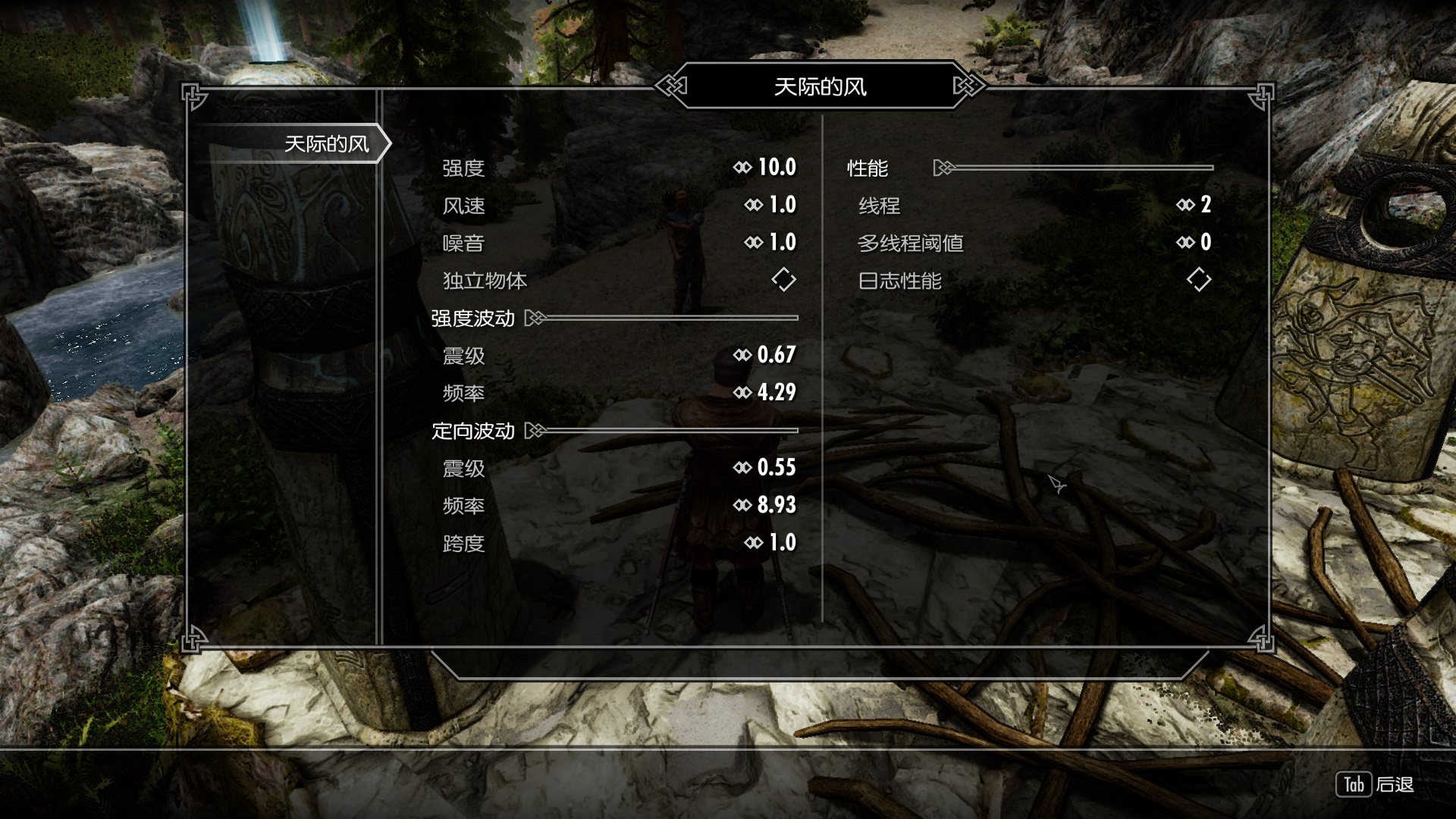1456x819 pixels.
Task: Choose the 频率 option showing 8.93
Action: coord(618,506)
